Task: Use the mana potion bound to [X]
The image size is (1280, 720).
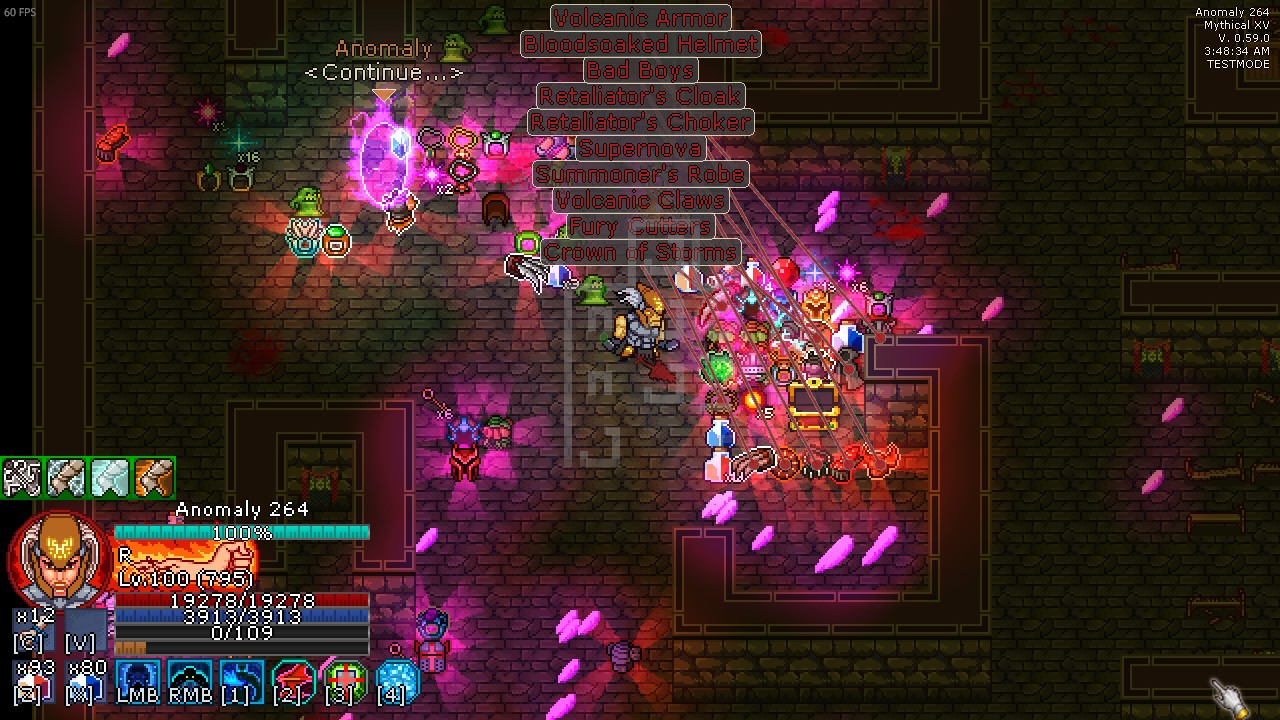Action: pos(84,683)
